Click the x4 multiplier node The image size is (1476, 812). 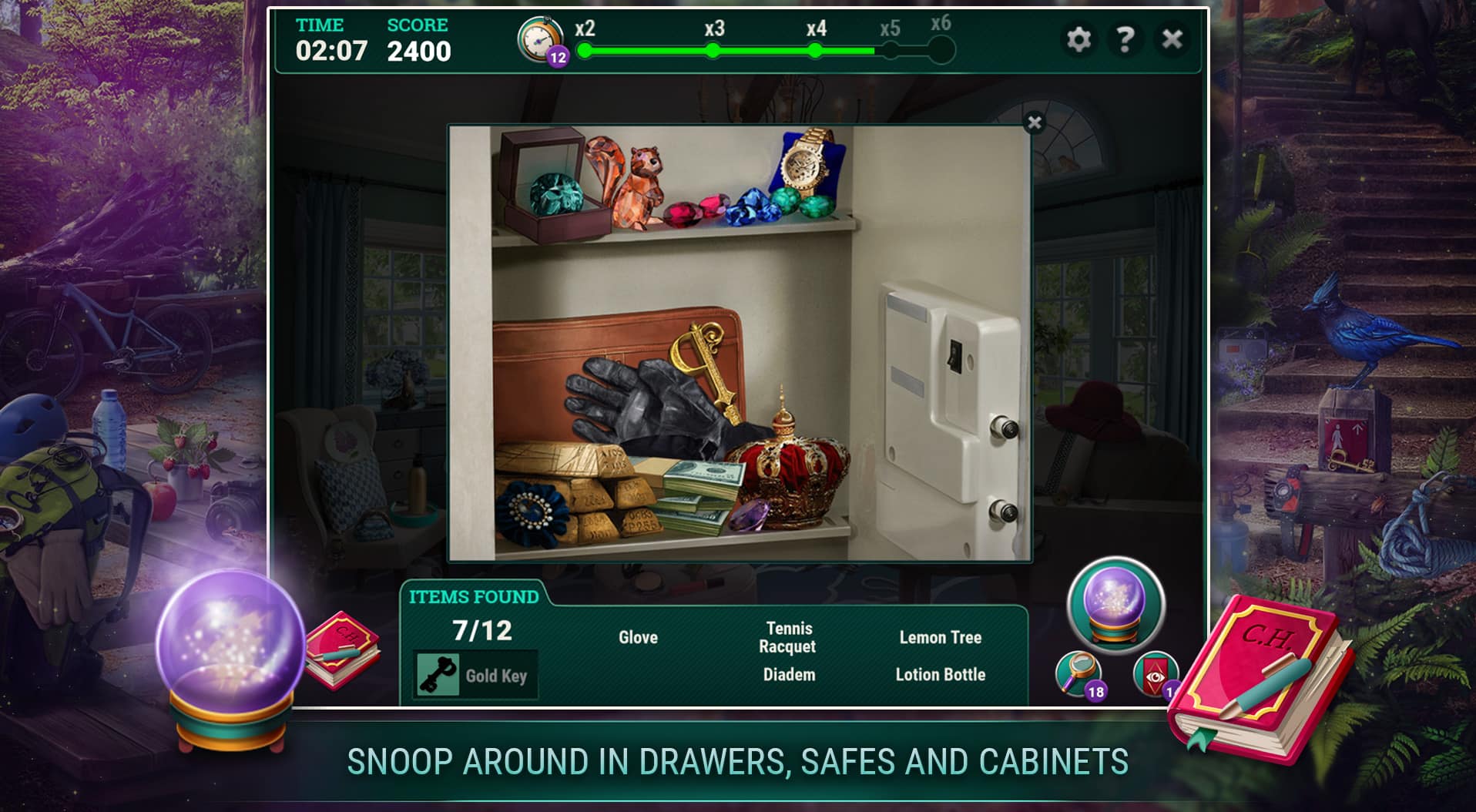[x=817, y=52]
